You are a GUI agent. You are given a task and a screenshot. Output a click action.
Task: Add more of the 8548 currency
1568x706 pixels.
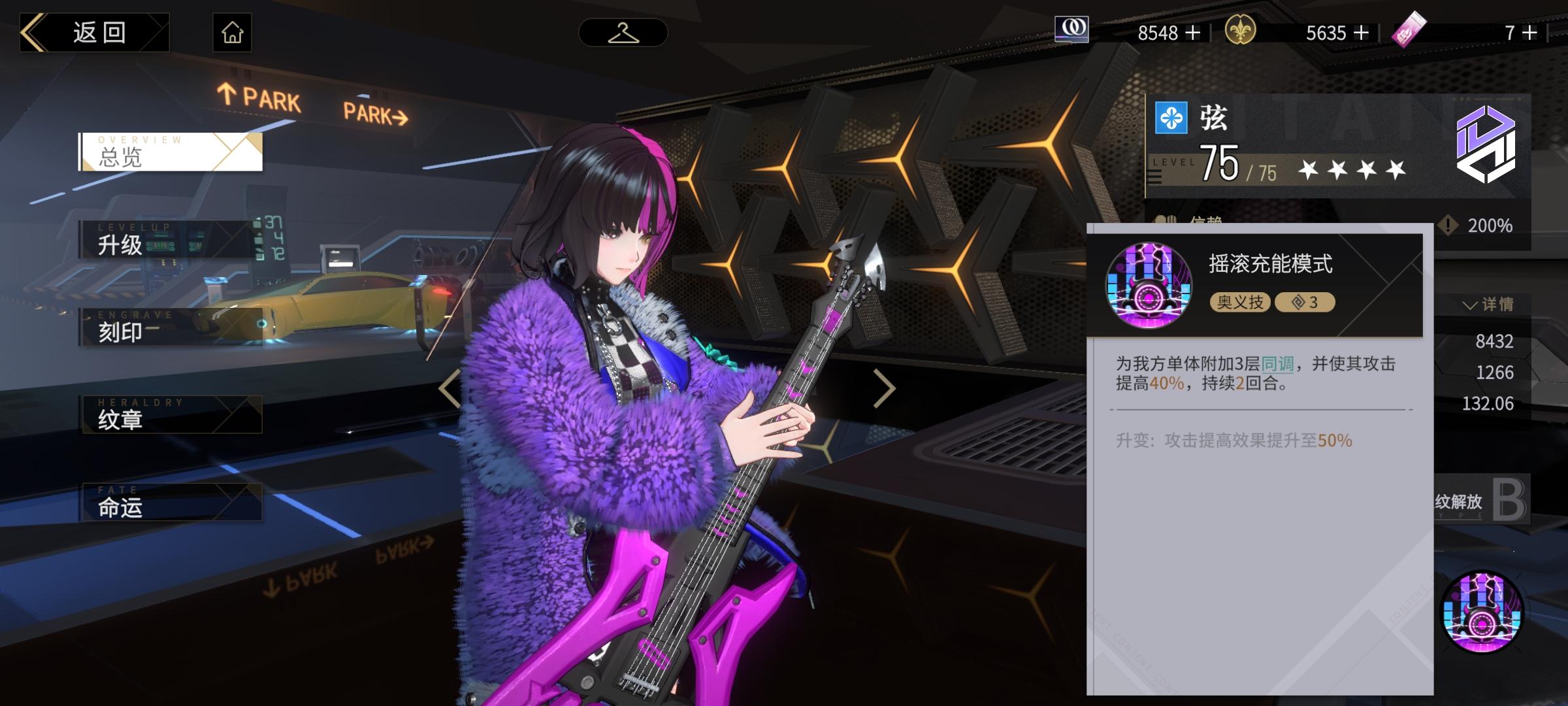pos(1193,33)
